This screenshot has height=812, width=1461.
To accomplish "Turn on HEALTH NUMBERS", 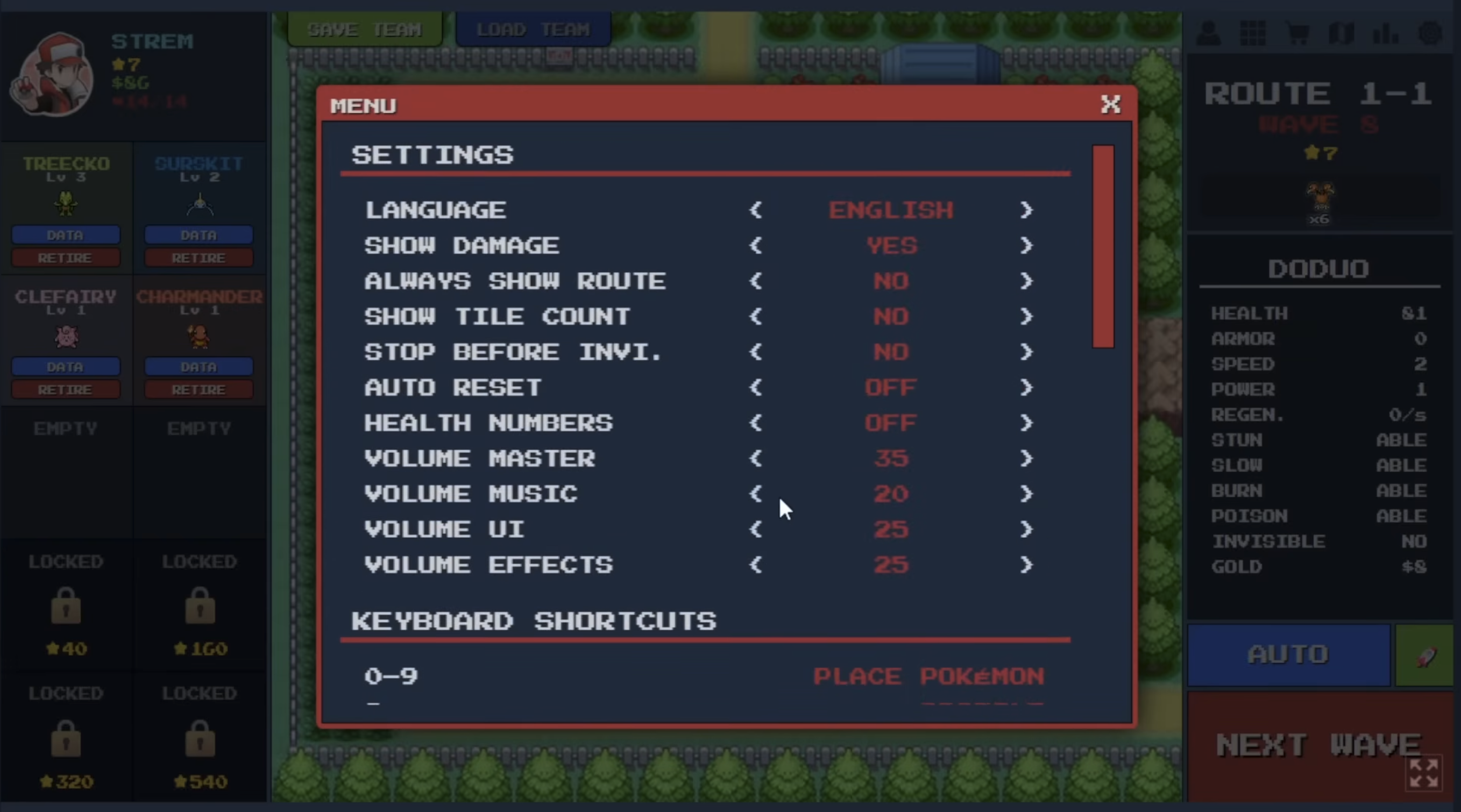I will [x=1026, y=423].
